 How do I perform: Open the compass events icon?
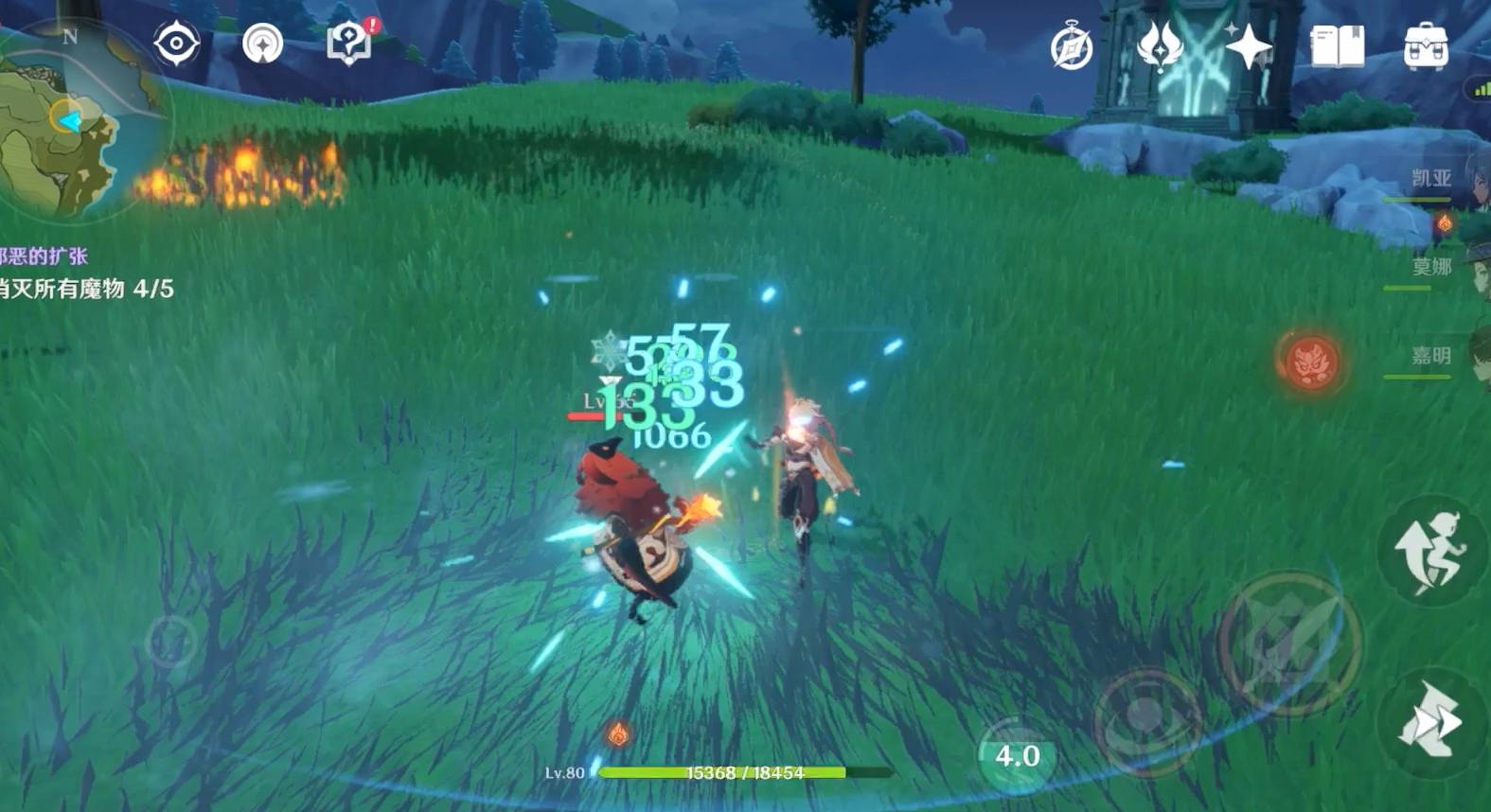pos(1072,47)
